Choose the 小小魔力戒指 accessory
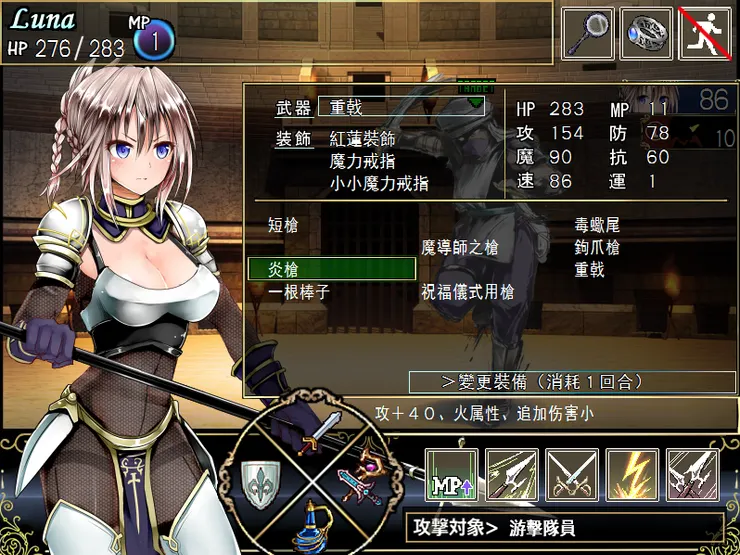 [x=379, y=183]
